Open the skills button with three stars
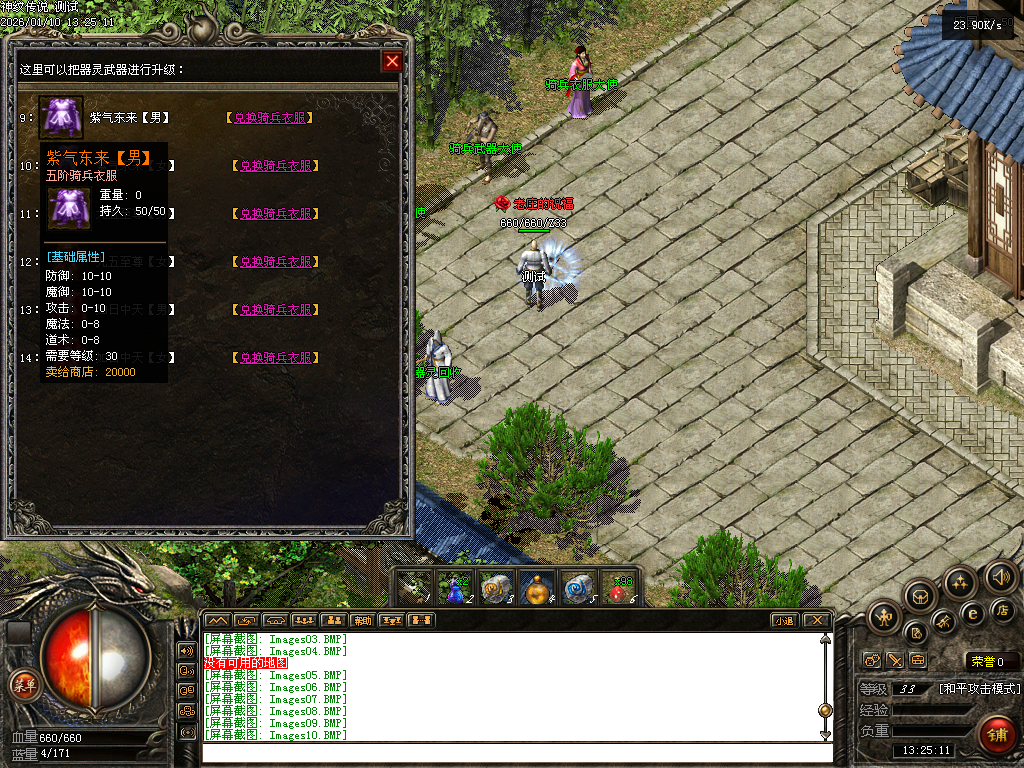Screen dimensions: 1024x768 pyautogui.click(x=961, y=583)
